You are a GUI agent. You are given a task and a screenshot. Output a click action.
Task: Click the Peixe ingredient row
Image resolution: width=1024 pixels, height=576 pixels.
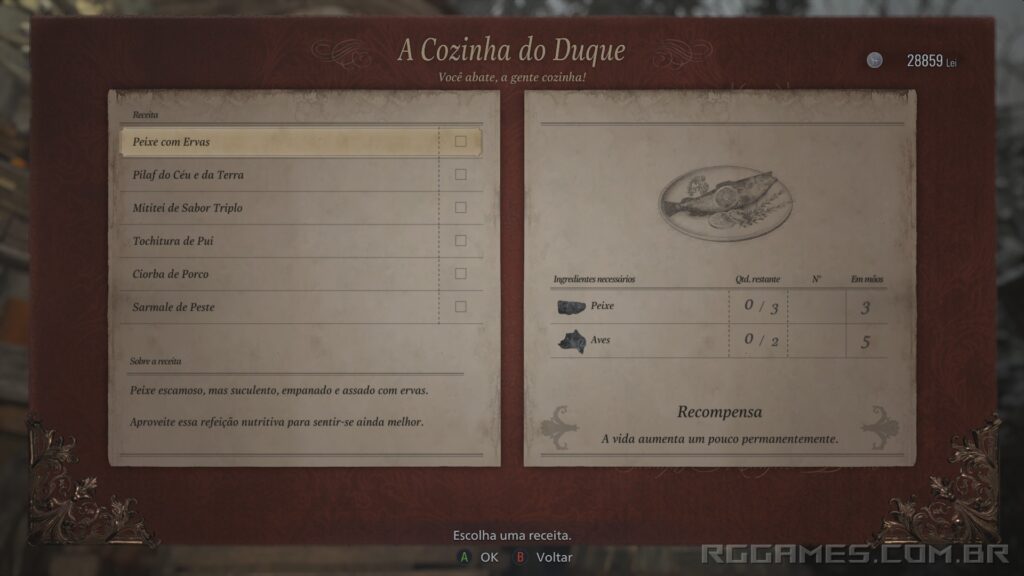click(717, 306)
